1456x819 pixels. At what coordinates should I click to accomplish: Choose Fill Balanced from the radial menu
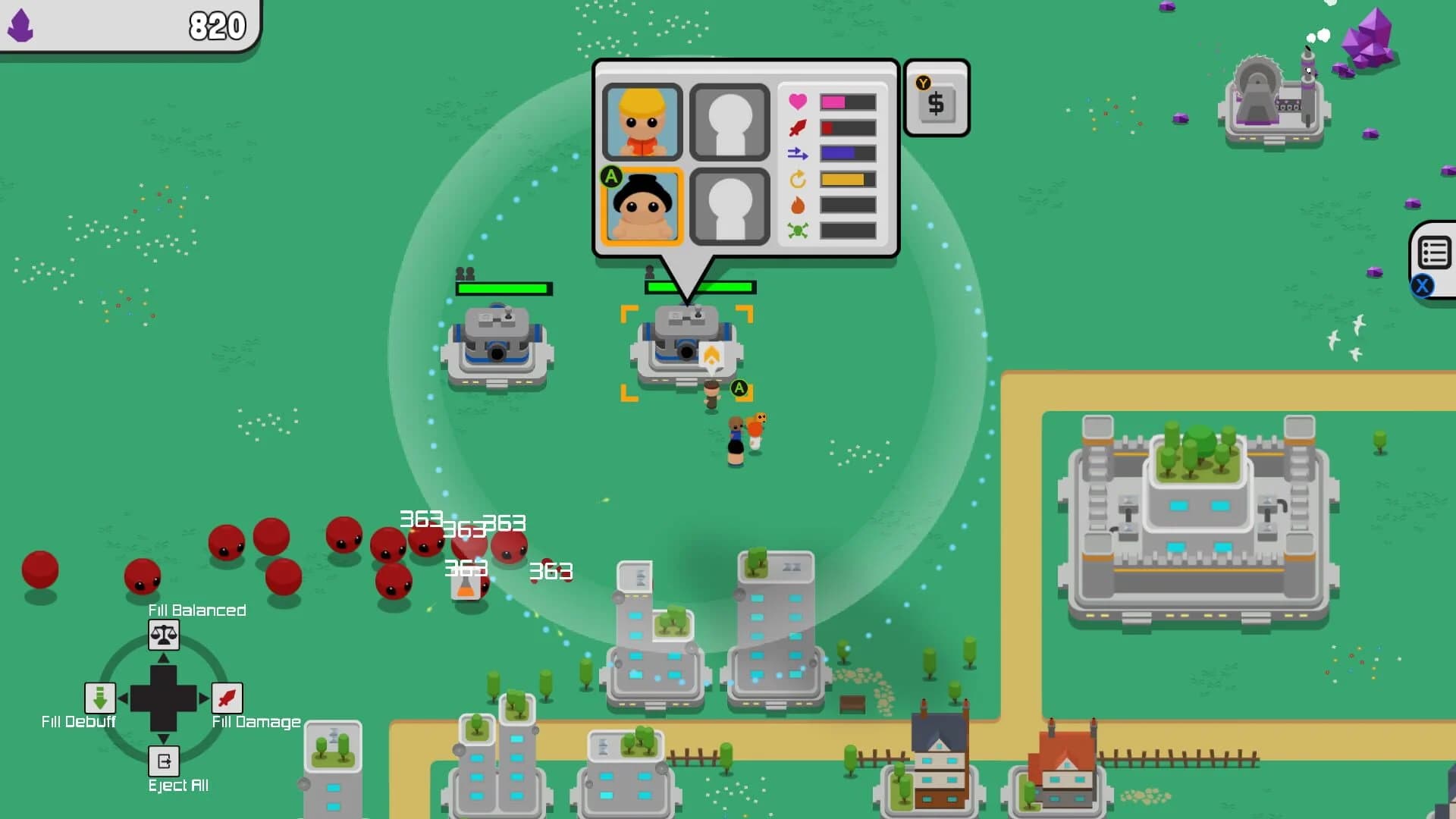163,635
